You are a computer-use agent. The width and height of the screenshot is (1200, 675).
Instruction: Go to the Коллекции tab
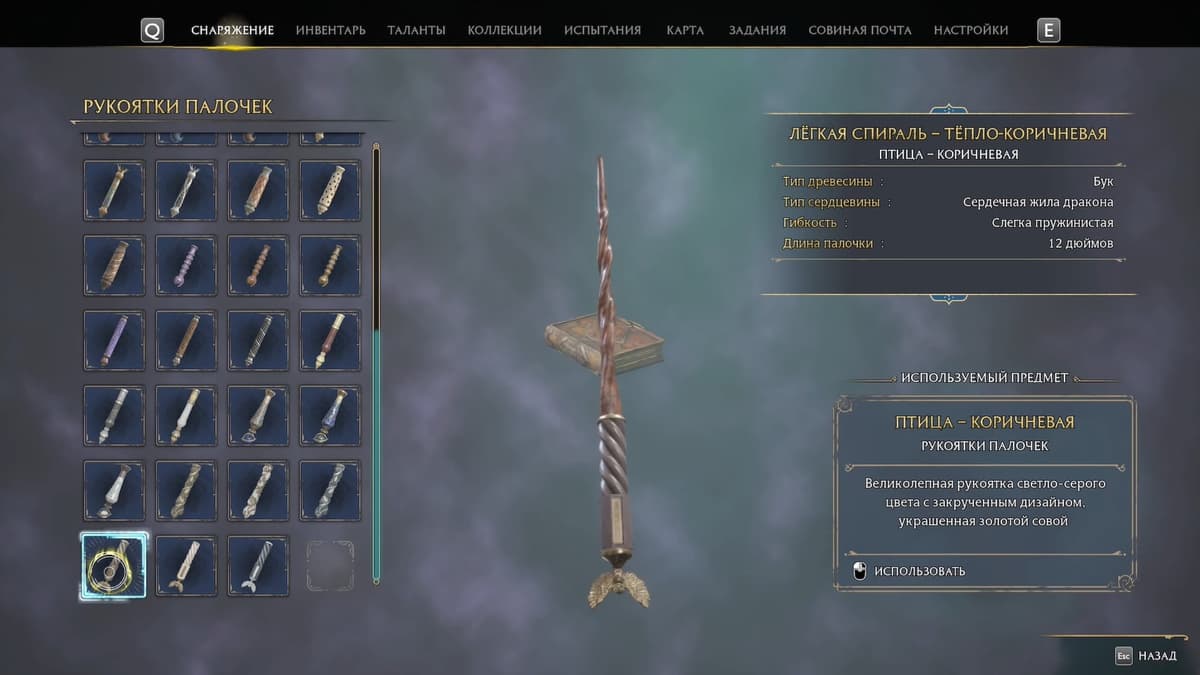tap(504, 30)
